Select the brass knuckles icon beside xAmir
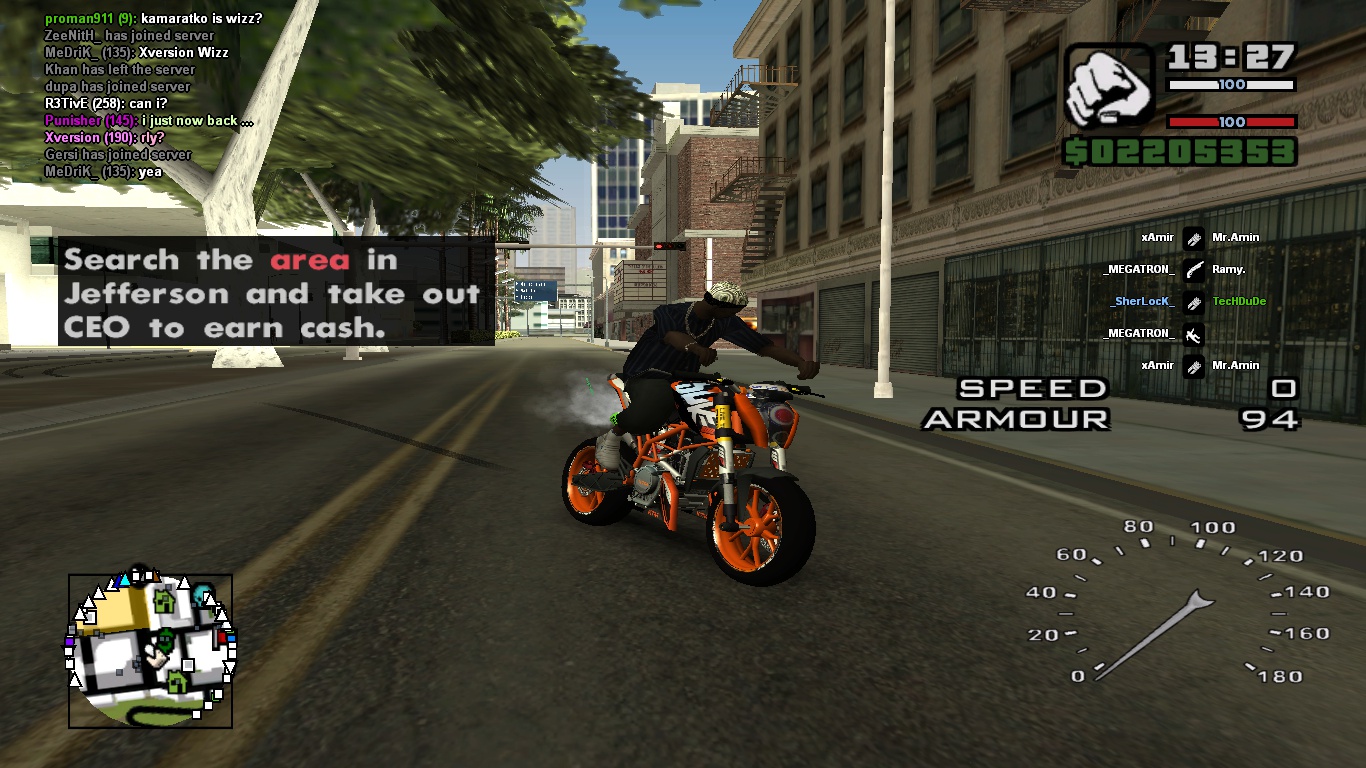The image size is (1366, 768). [x=1194, y=240]
